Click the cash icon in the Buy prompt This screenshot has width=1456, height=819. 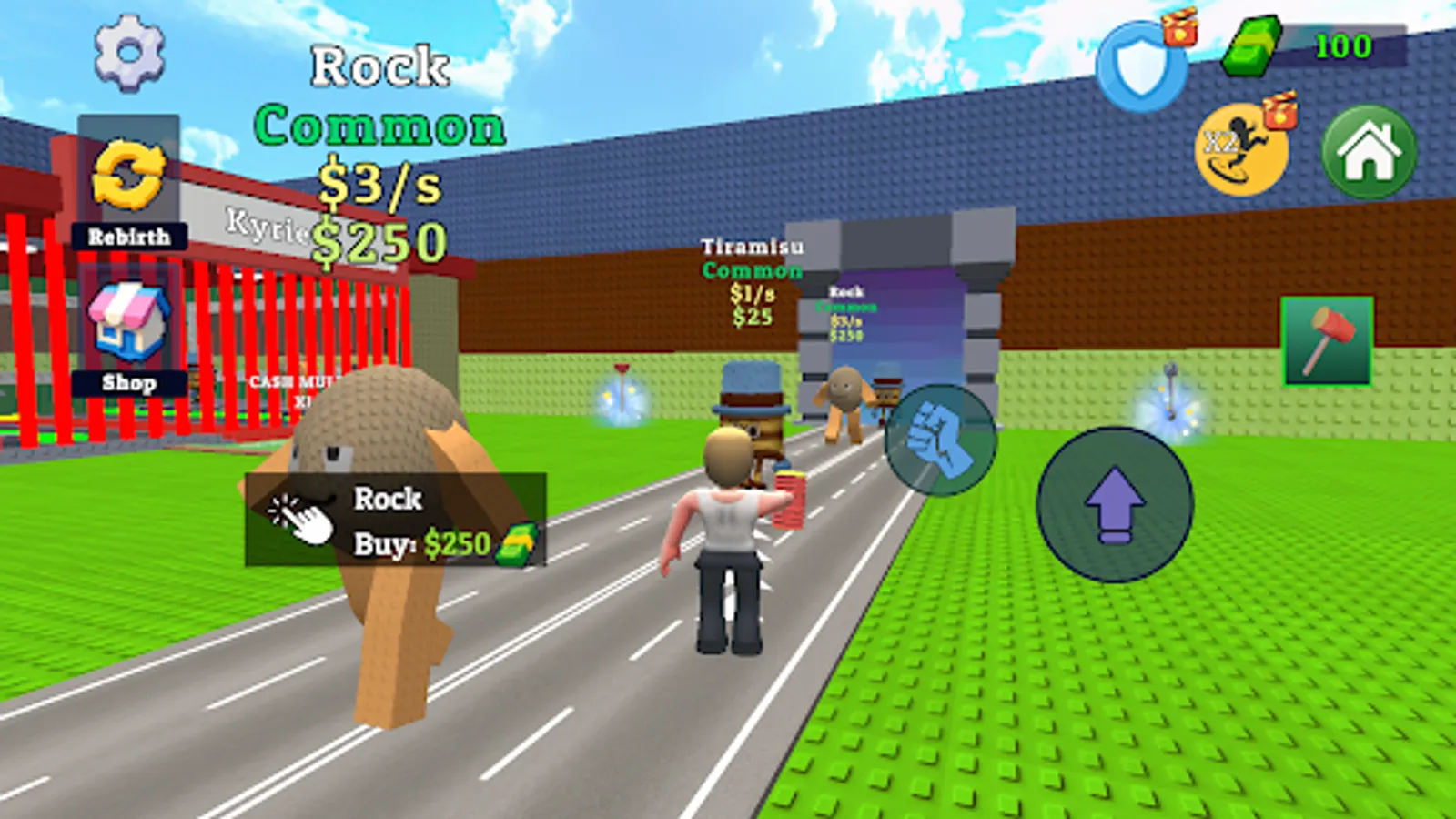[512, 544]
